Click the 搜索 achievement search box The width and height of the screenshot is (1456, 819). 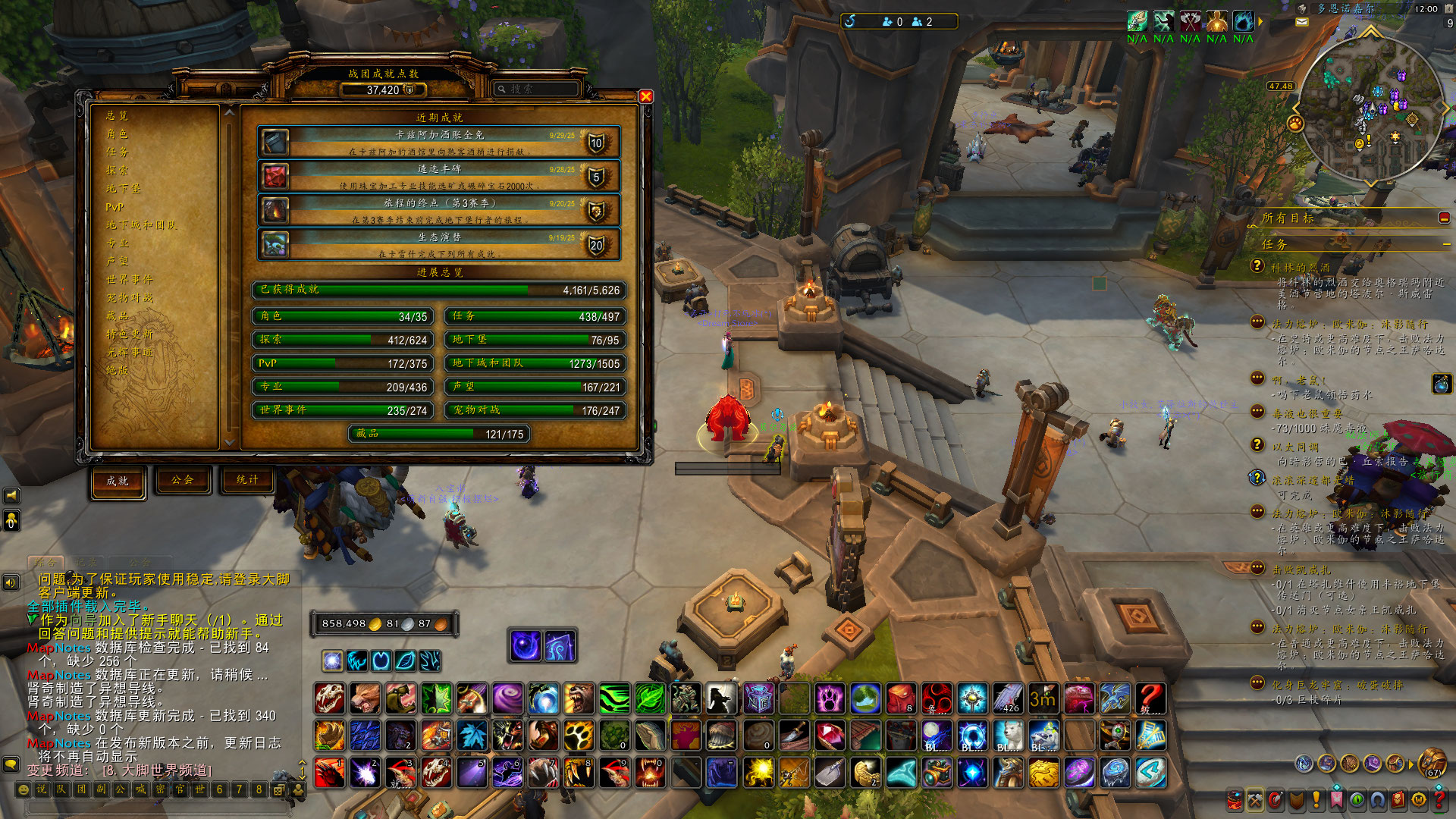(x=537, y=89)
